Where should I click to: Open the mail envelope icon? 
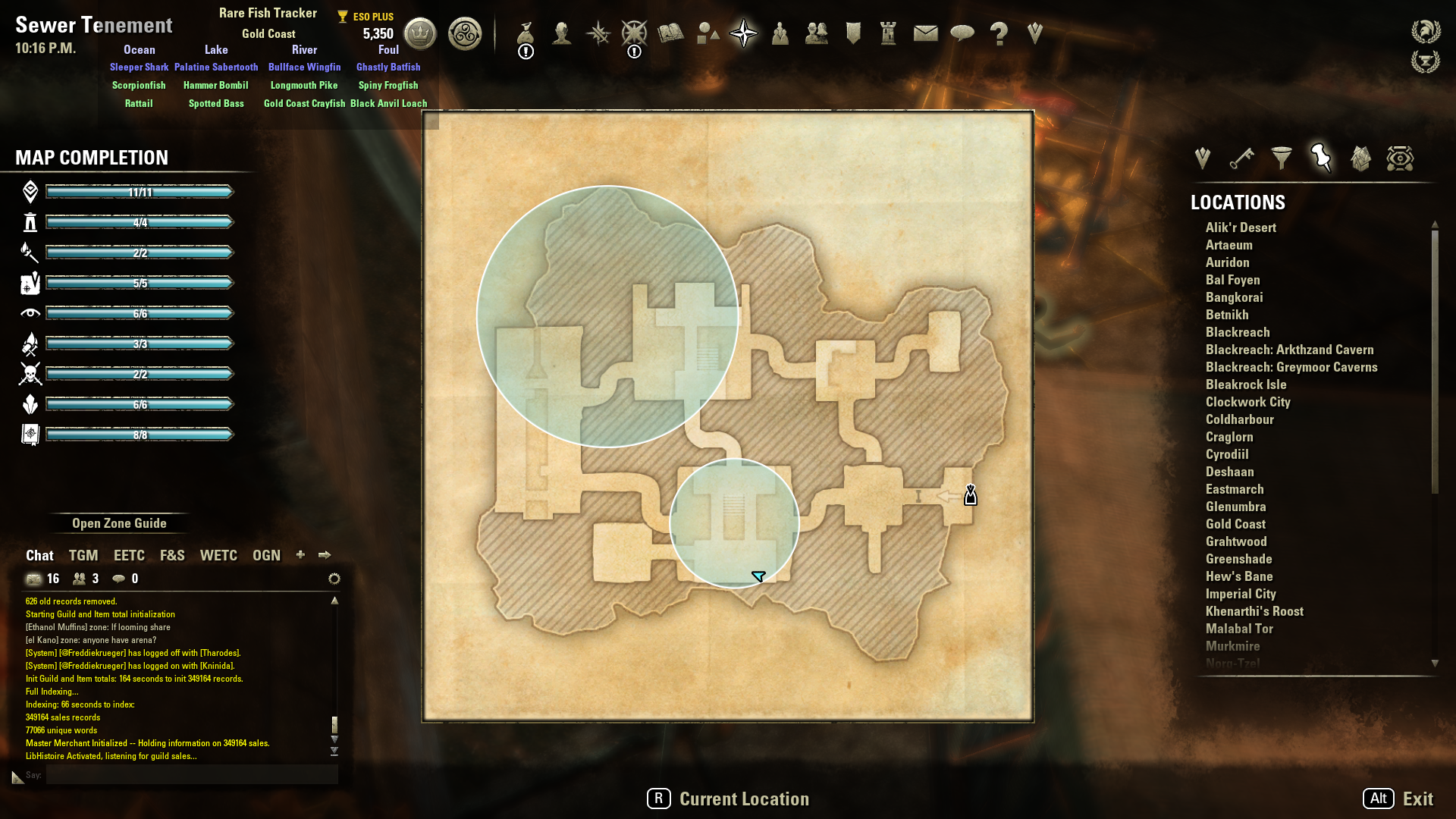pos(925,33)
